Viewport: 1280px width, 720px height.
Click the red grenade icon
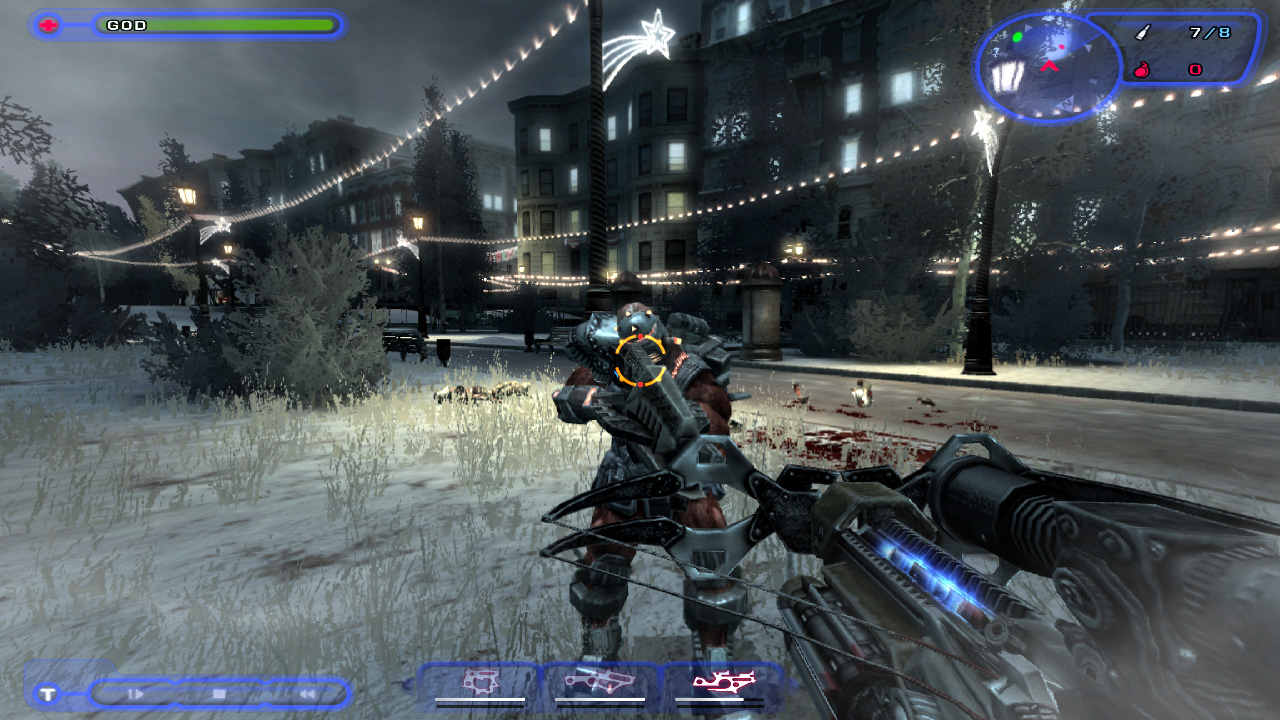[x=1142, y=70]
